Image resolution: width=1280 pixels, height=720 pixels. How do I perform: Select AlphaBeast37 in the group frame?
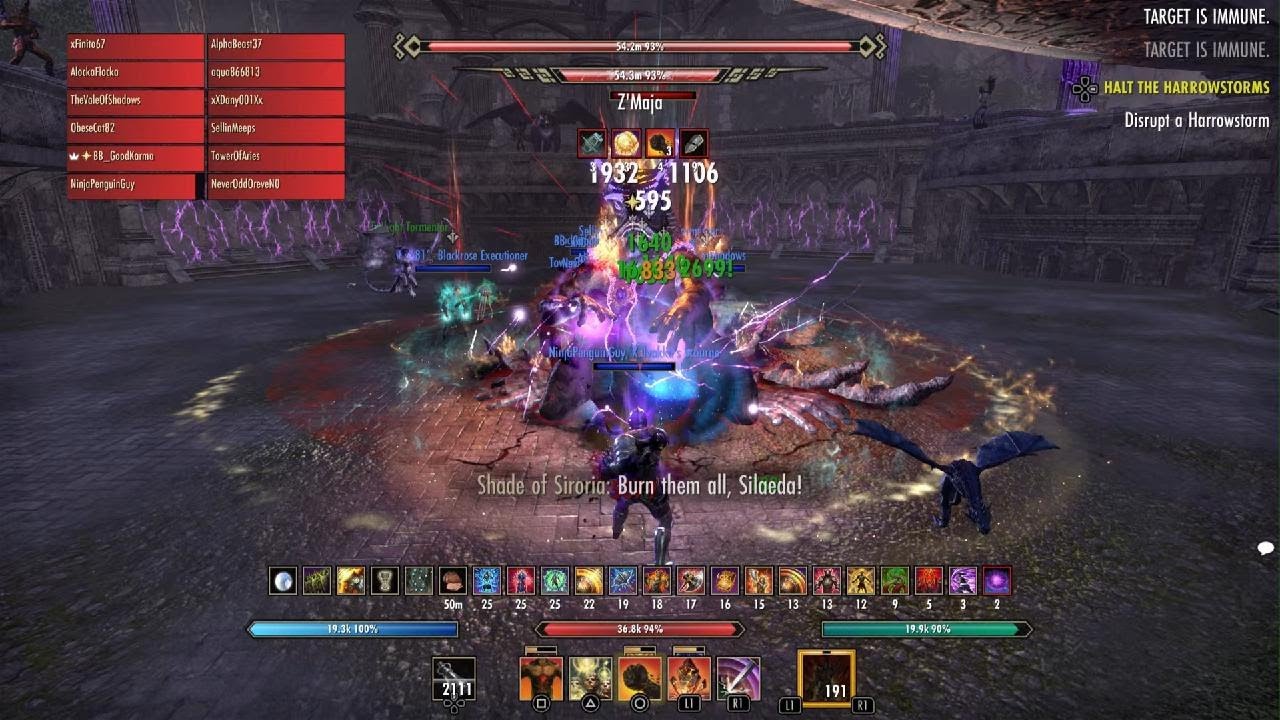(276, 46)
